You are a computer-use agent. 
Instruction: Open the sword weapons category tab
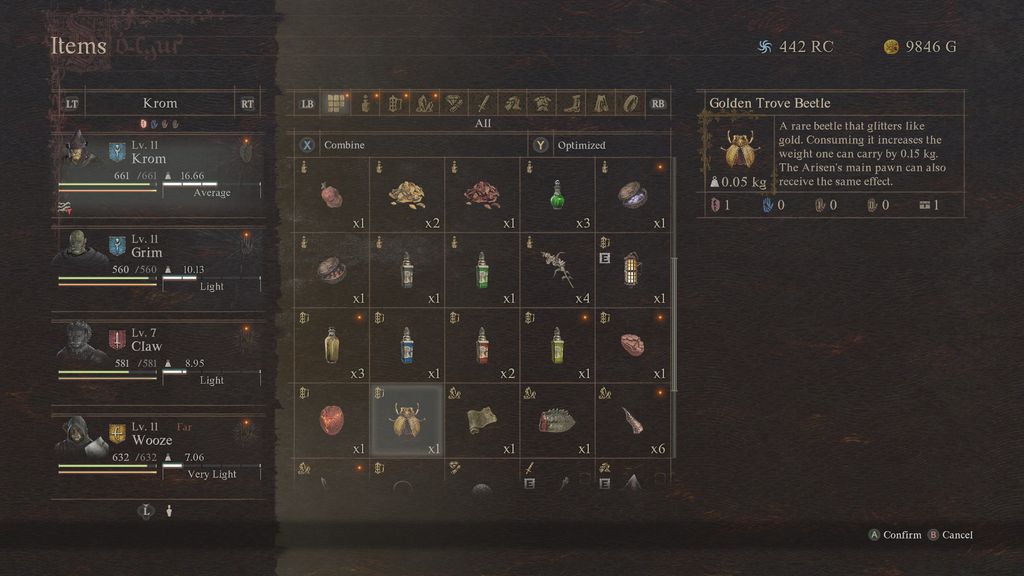(483, 103)
